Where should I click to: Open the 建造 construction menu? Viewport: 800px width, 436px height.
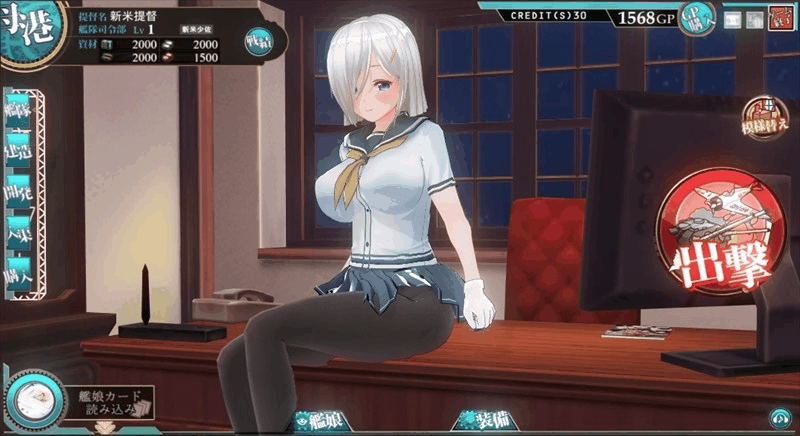click(20, 149)
